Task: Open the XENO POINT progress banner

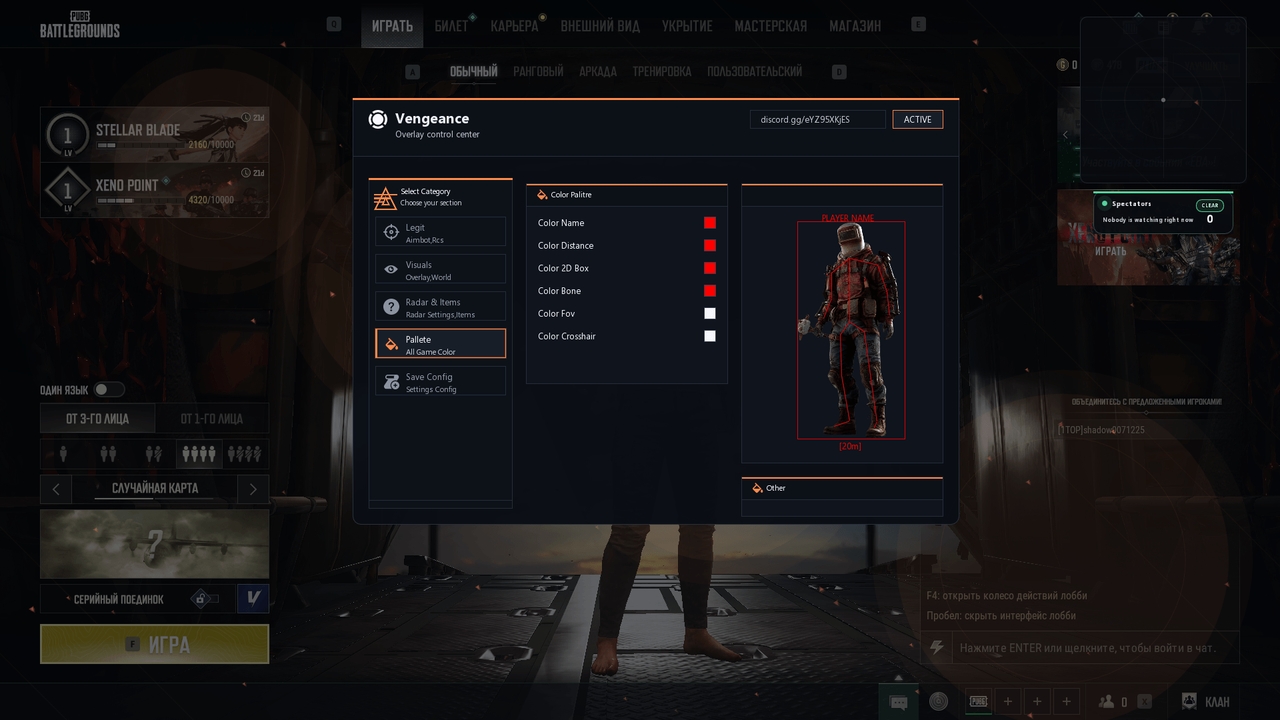Action: (x=155, y=190)
